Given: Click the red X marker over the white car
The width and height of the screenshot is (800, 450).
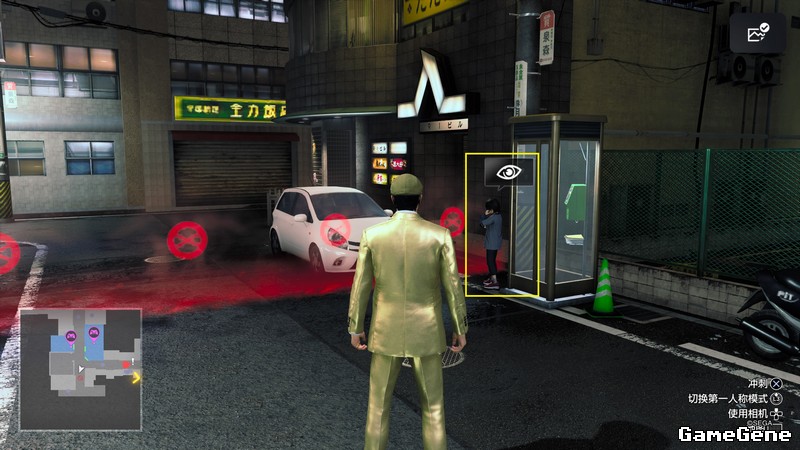Looking at the screenshot, I should (x=336, y=231).
